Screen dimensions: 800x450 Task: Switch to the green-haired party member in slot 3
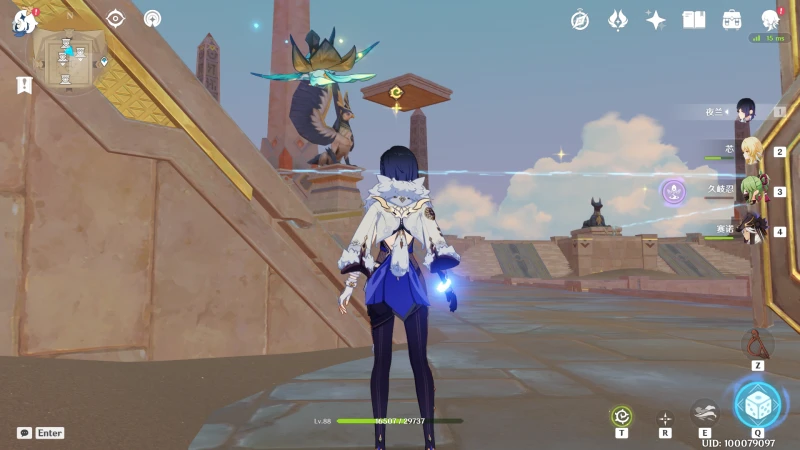751,190
